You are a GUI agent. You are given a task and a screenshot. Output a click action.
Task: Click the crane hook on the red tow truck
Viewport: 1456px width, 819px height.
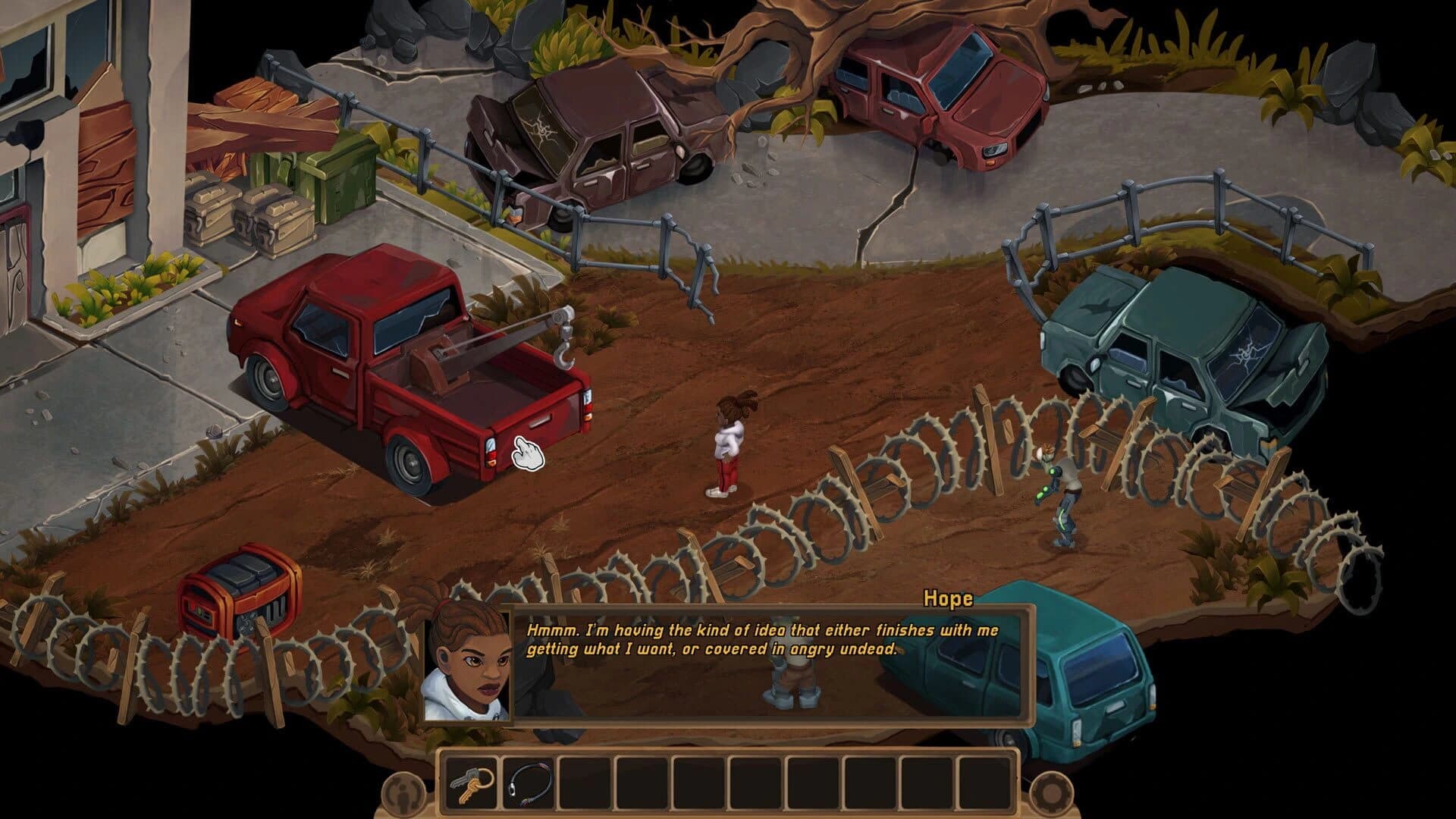tap(565, 353)
